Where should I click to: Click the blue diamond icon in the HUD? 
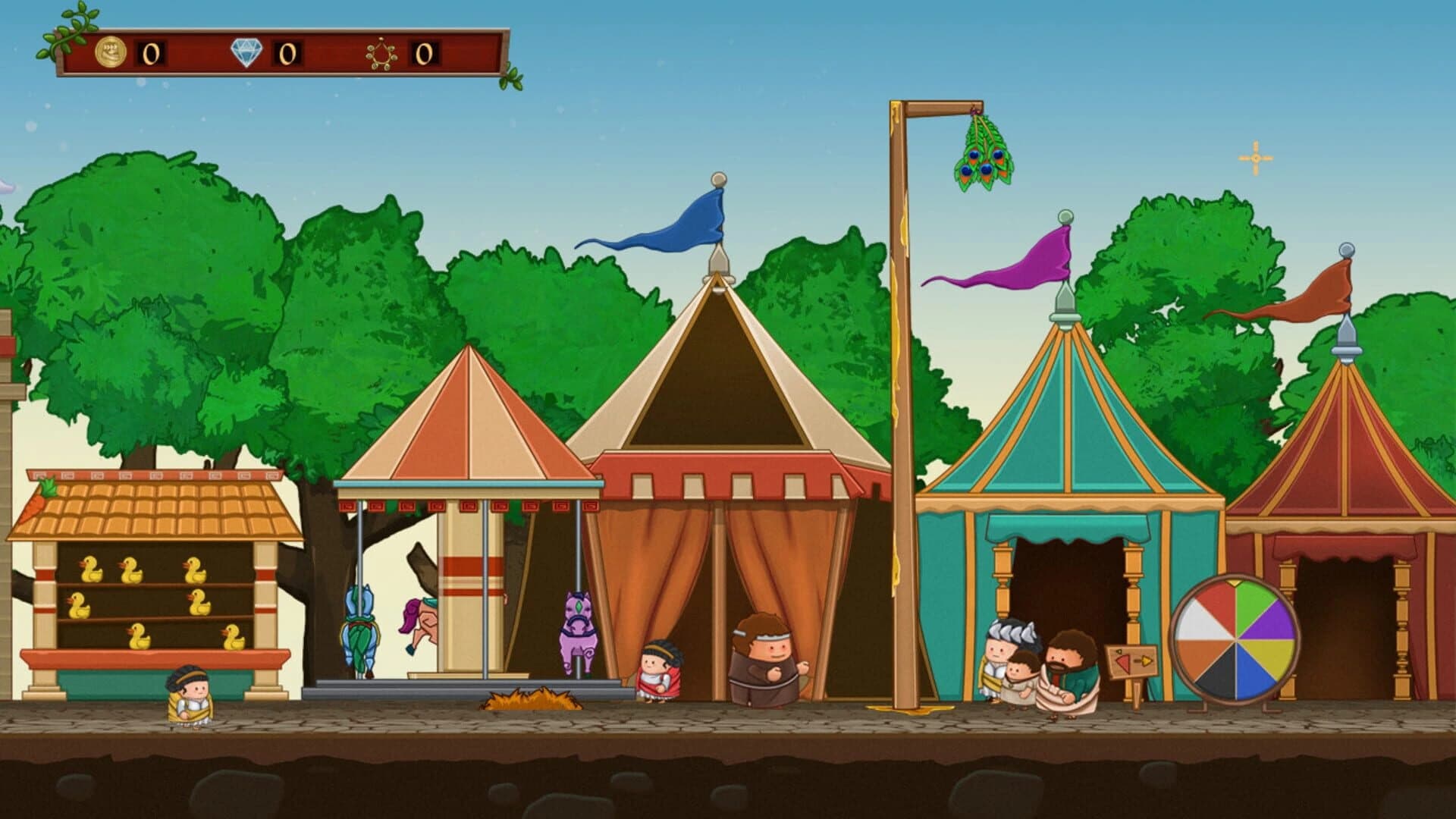click(x=246, y=52)
